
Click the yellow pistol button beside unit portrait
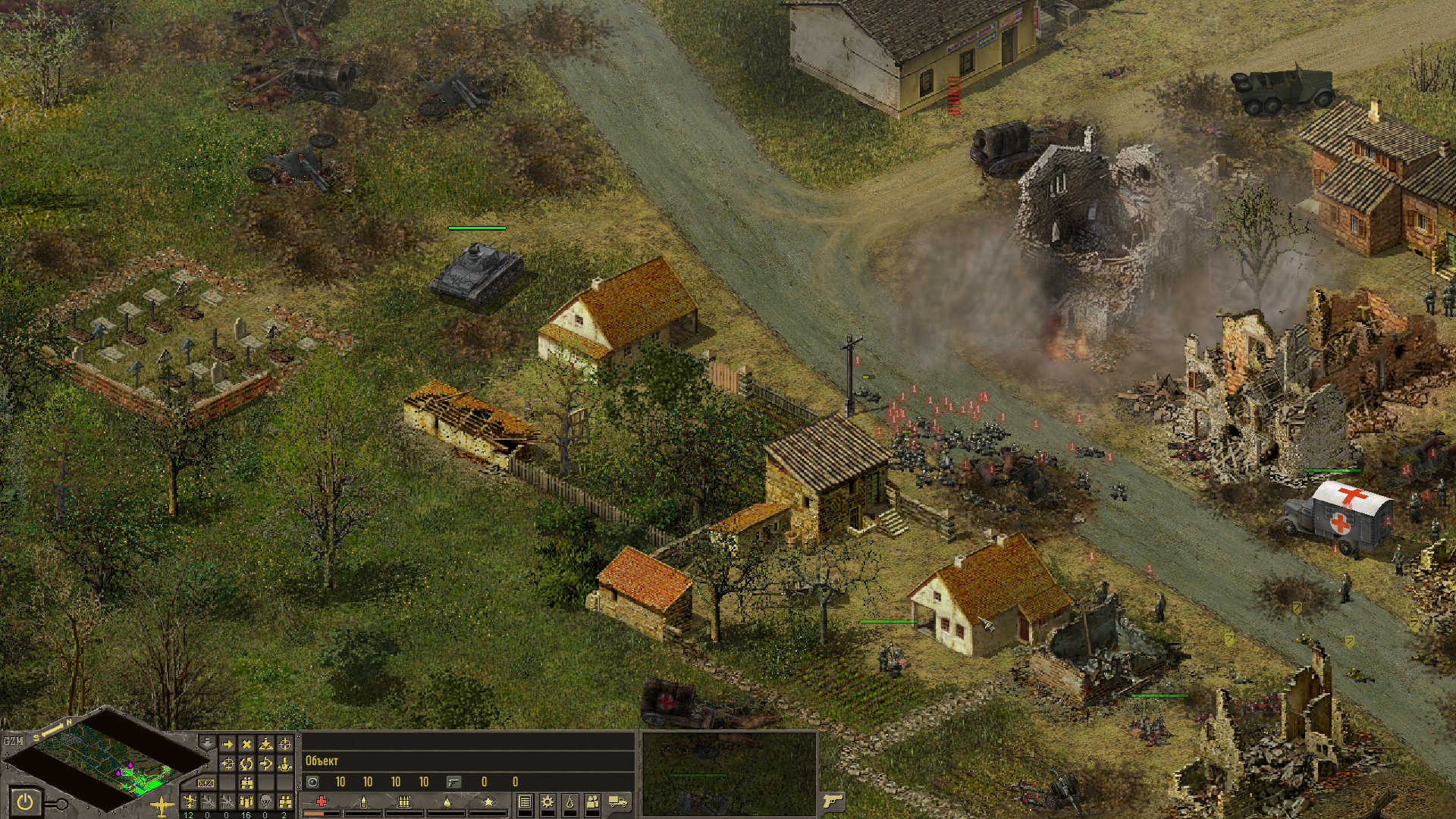[x=833, y=801]
